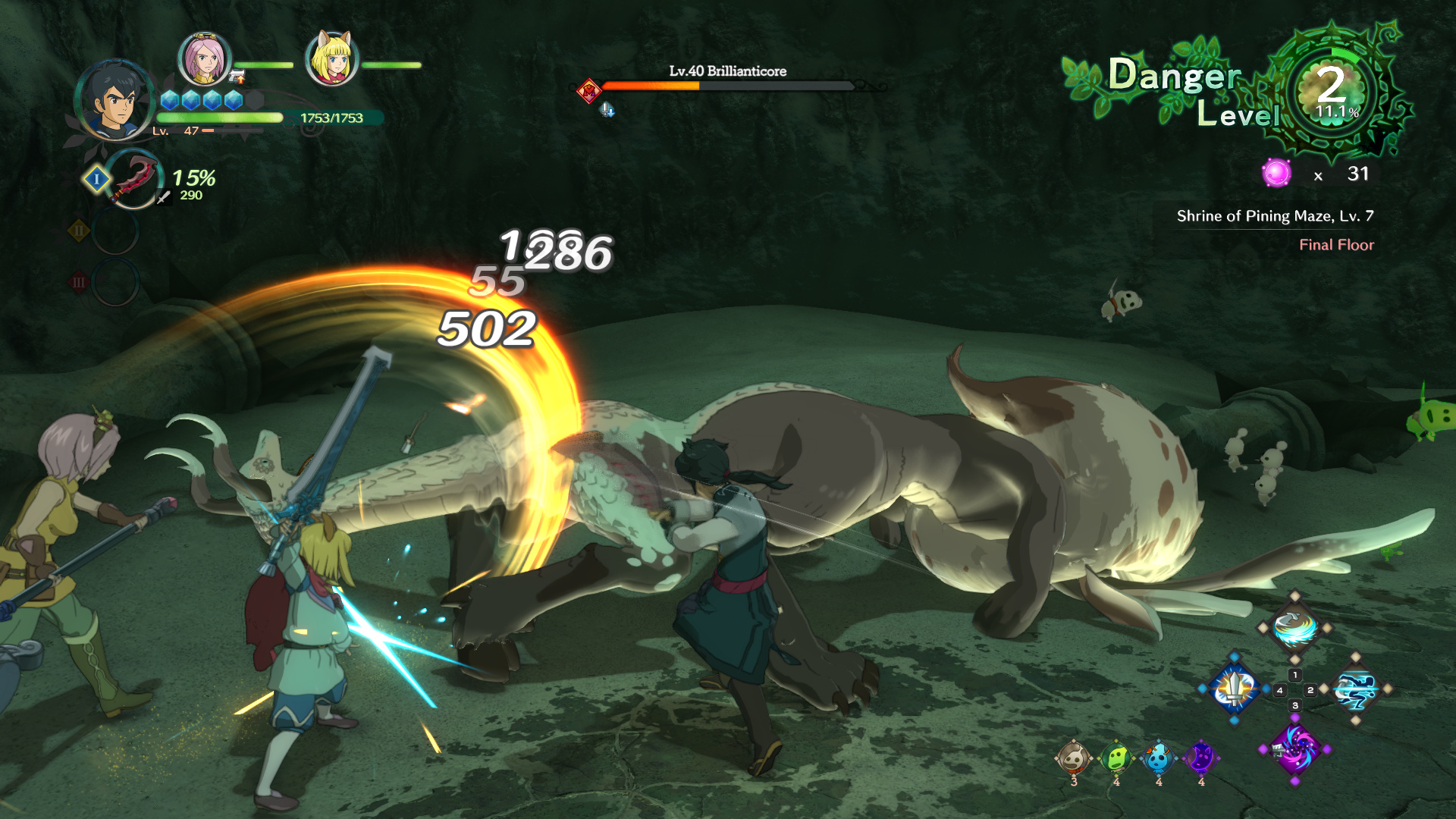Screen dimensions: 1456x819
Task: Select the white-grey higgledy icon
Action: tap(1073, 758)
